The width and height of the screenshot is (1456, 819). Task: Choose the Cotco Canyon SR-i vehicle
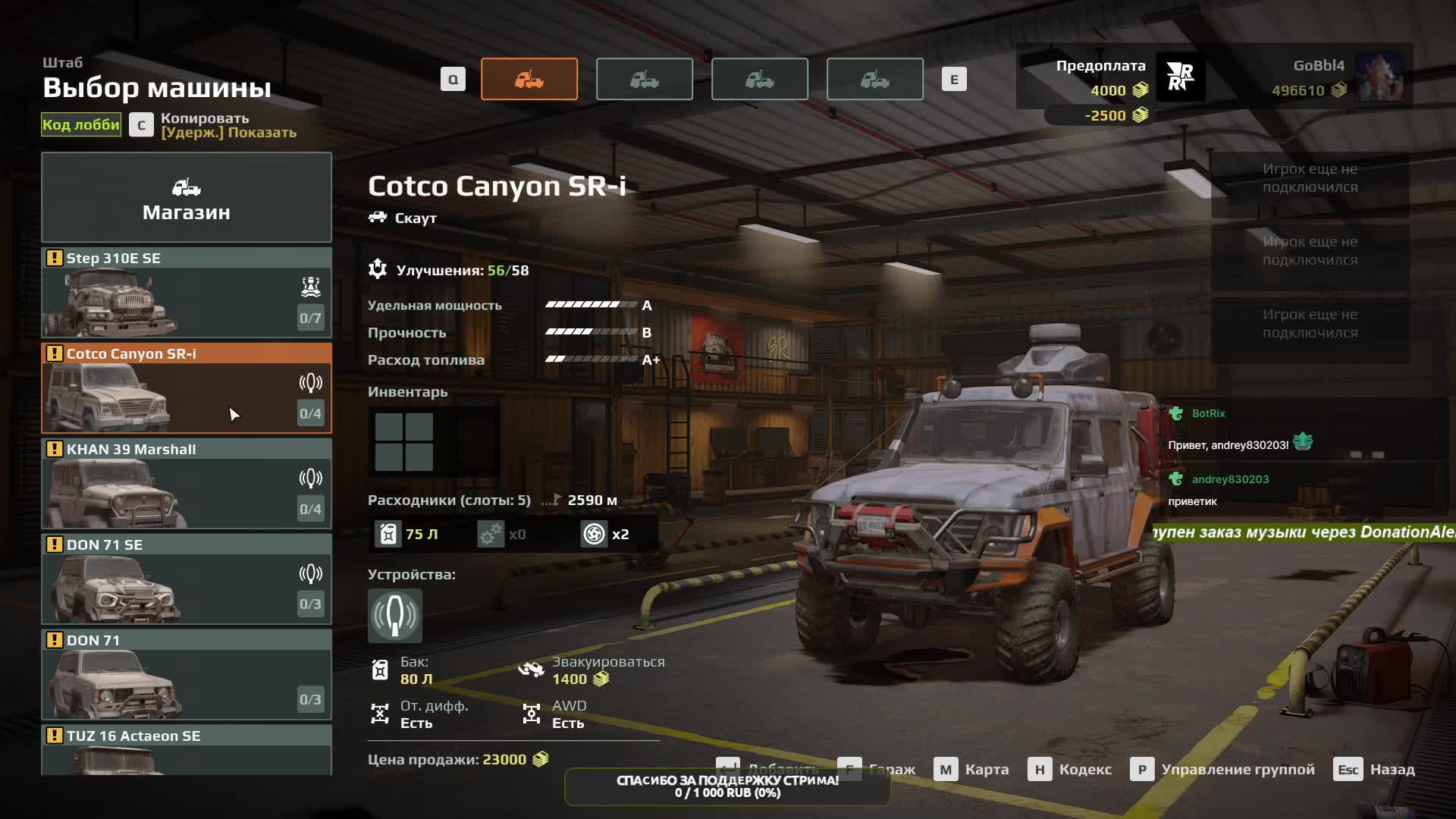pyautogui.click(x=186, y=388)
